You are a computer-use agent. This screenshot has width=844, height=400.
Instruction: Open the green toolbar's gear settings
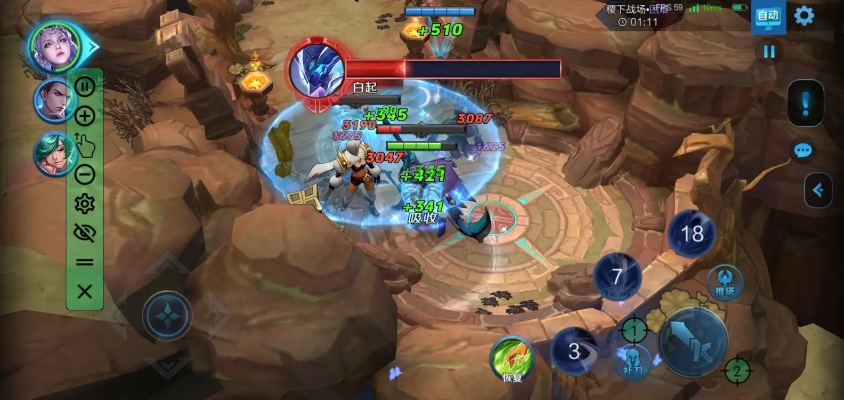pos(85,204)
